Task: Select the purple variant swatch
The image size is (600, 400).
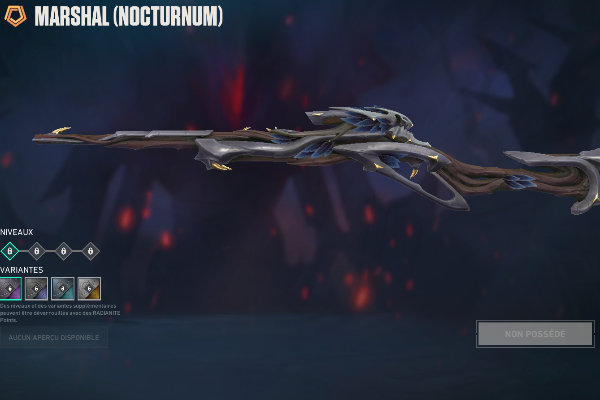Action: pos(10,289)
